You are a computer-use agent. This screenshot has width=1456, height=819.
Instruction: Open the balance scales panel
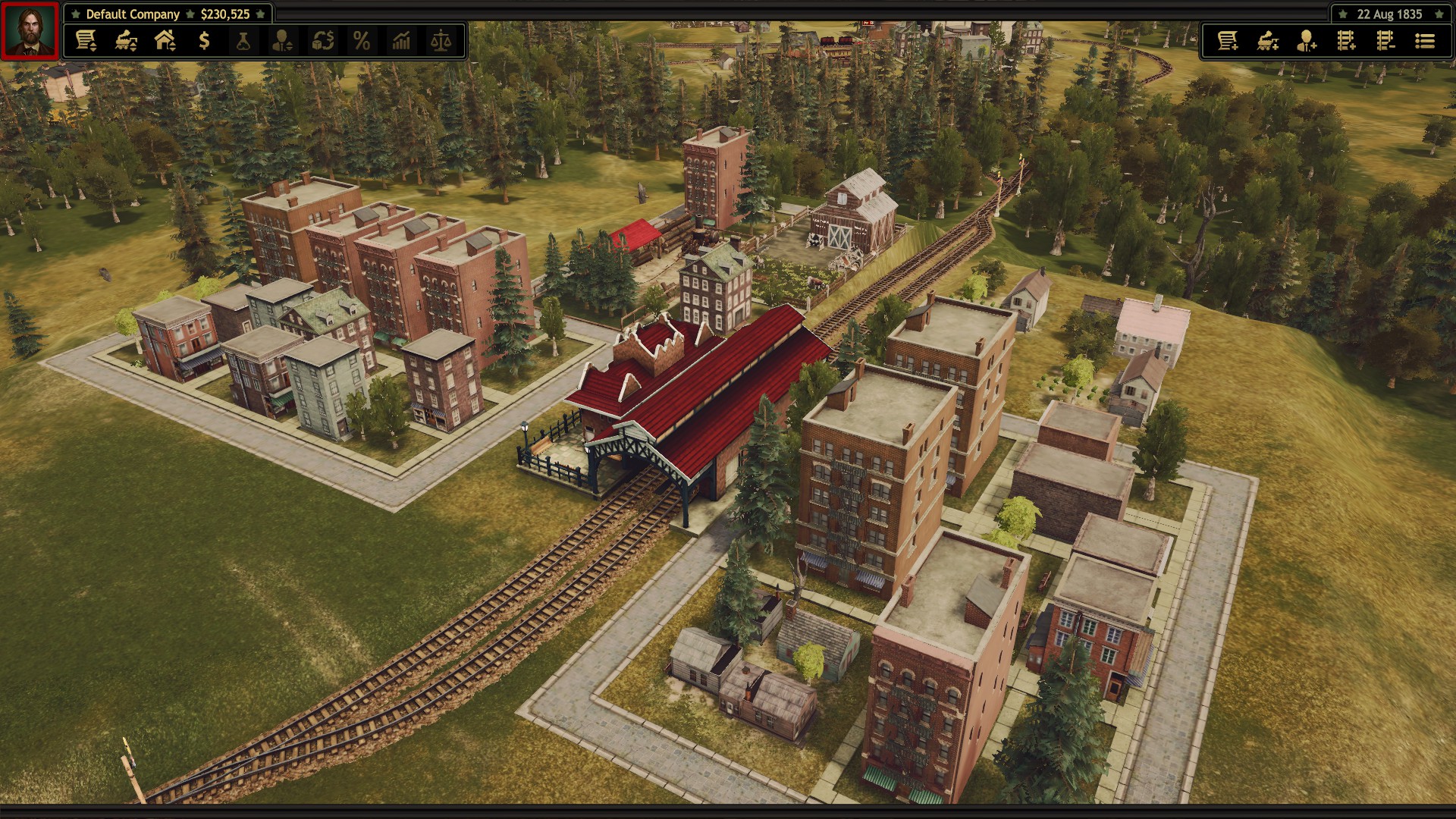[443, 42]
